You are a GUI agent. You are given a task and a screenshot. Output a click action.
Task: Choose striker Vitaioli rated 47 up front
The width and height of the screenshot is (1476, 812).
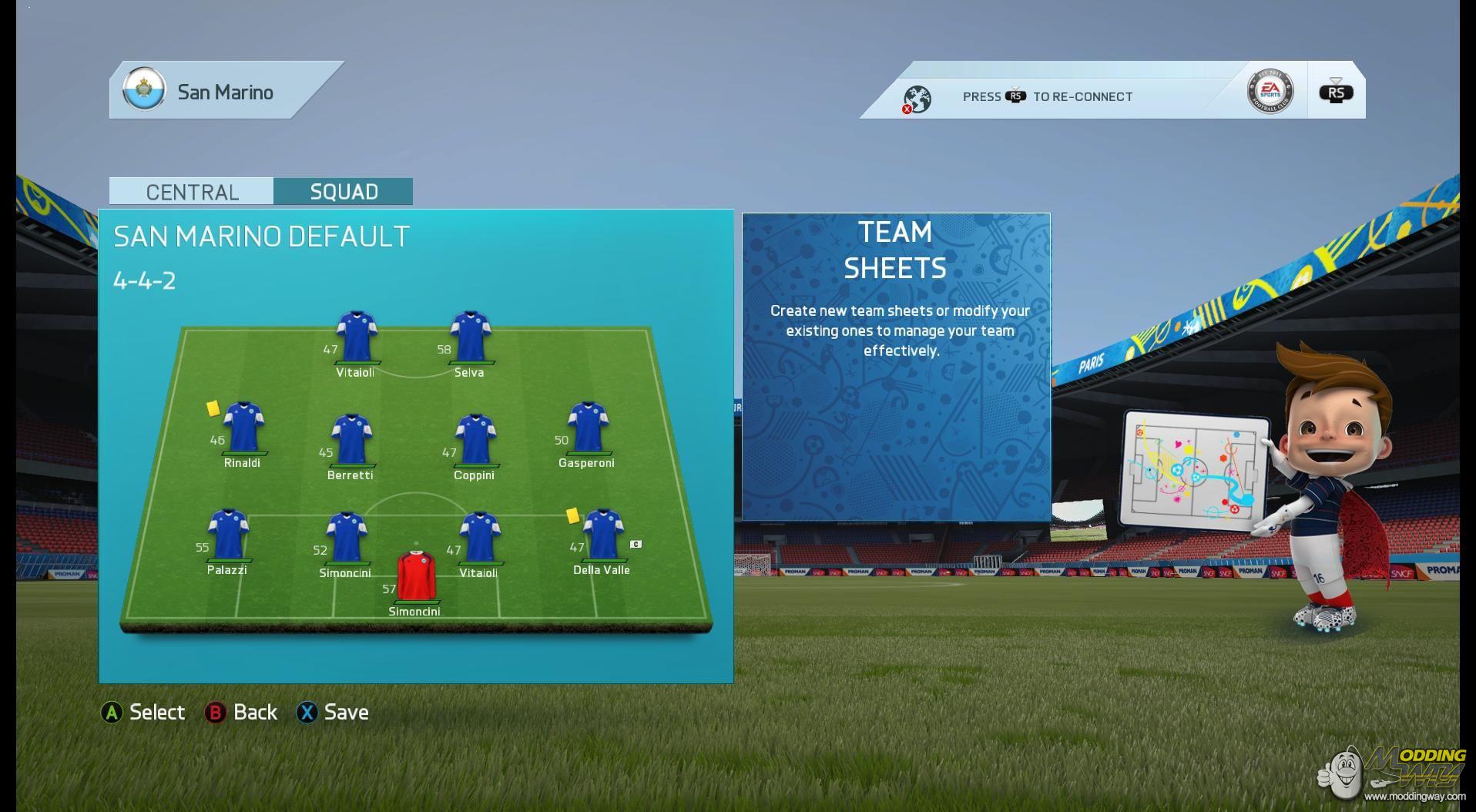(356, 337)
